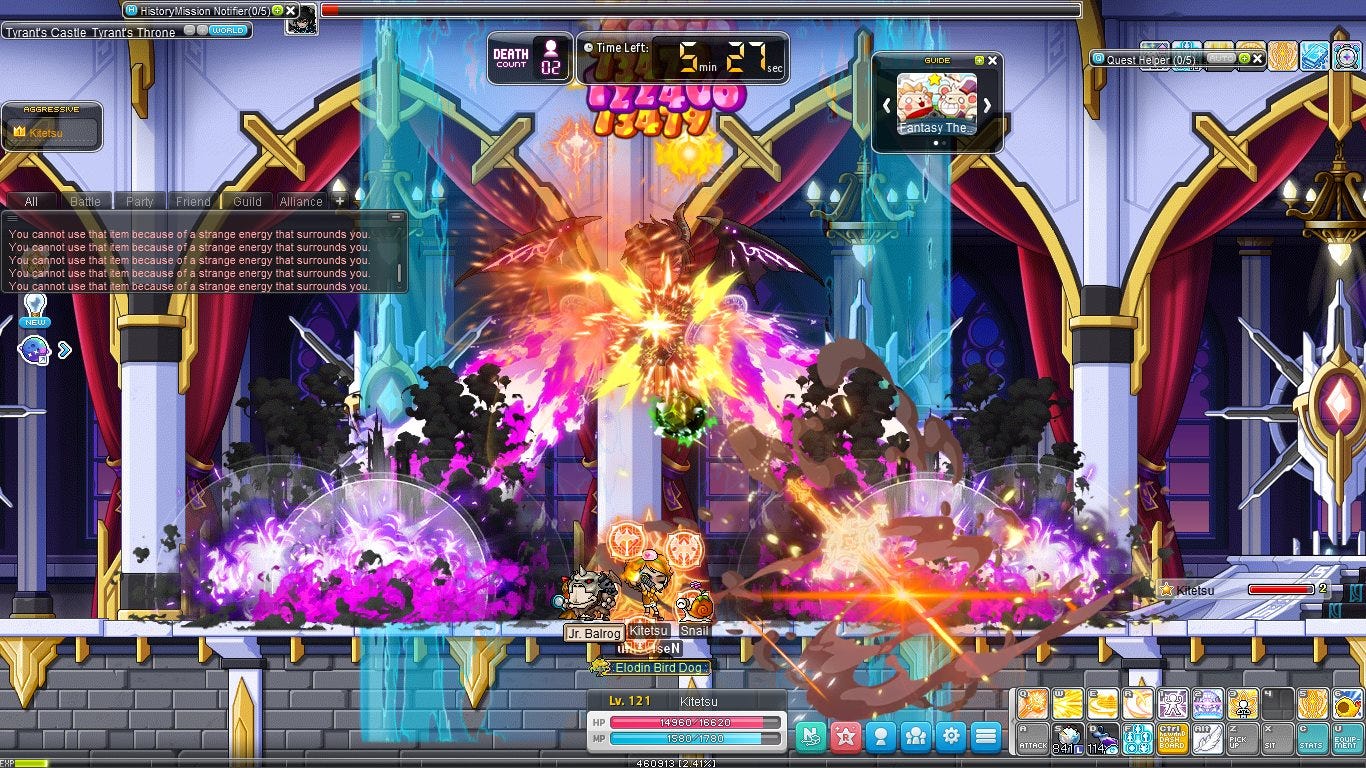The height and width of the screenshot is (768, 1366).
Task: Switch to the Guild chat tab
Action: [245, 201]
